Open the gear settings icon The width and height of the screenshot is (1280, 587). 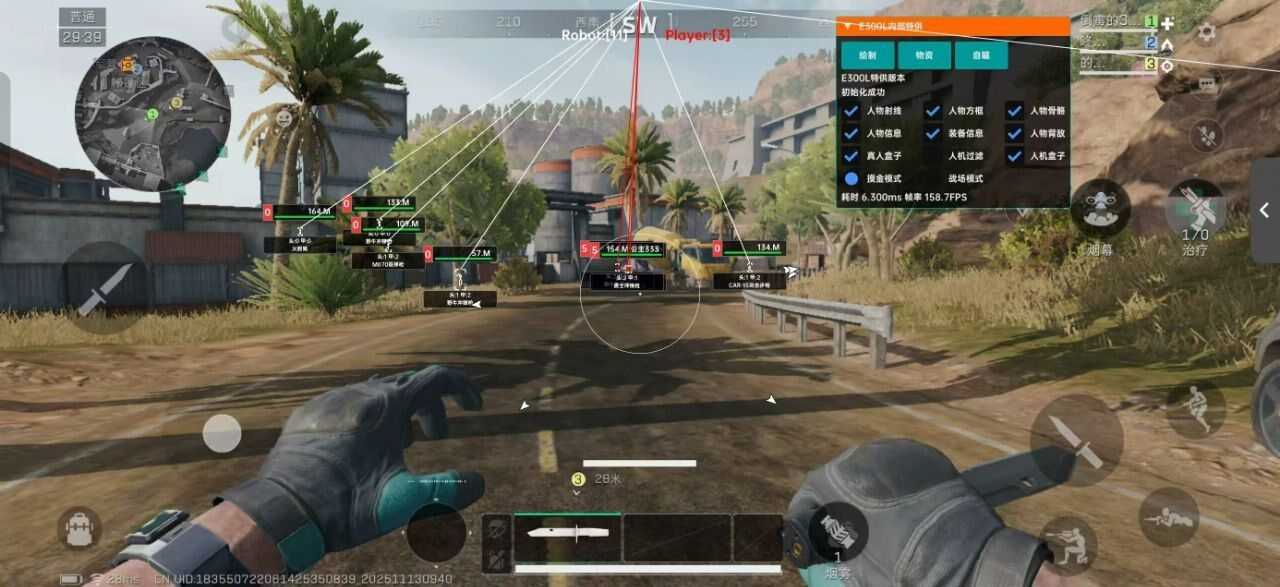click(x=1207, y=31)
